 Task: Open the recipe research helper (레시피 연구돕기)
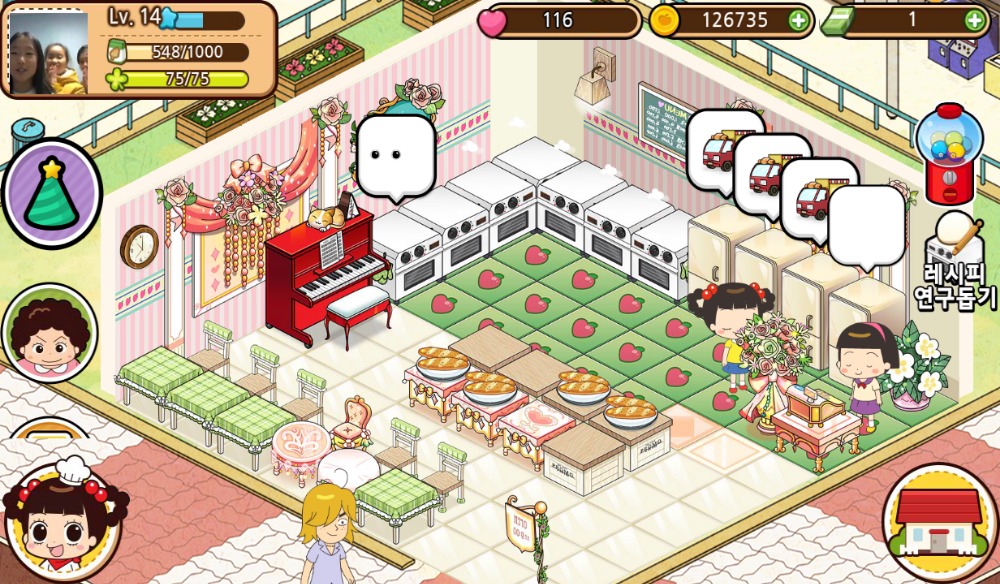coord(955,262)
